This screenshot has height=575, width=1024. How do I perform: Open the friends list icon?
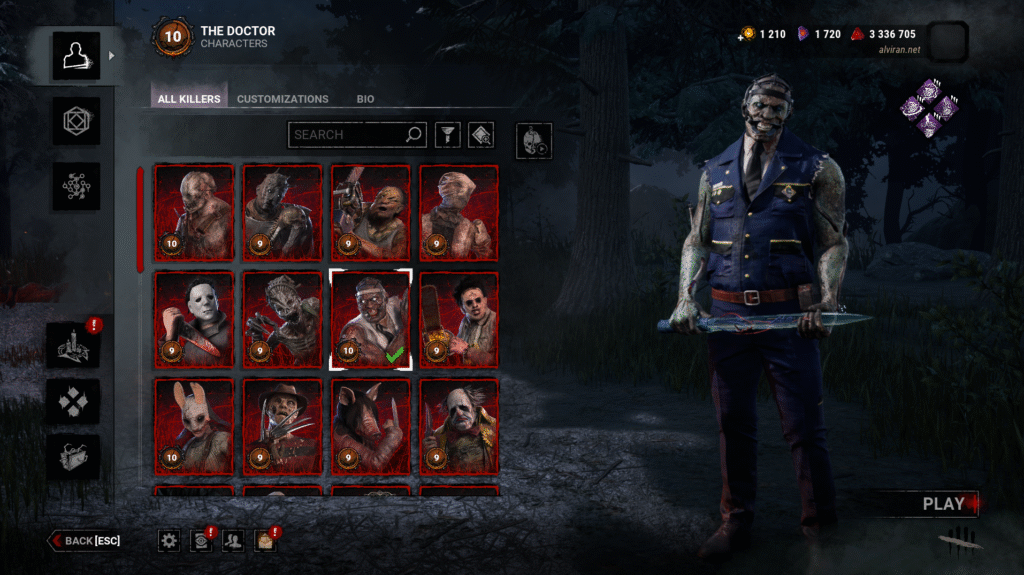[232, 541]
